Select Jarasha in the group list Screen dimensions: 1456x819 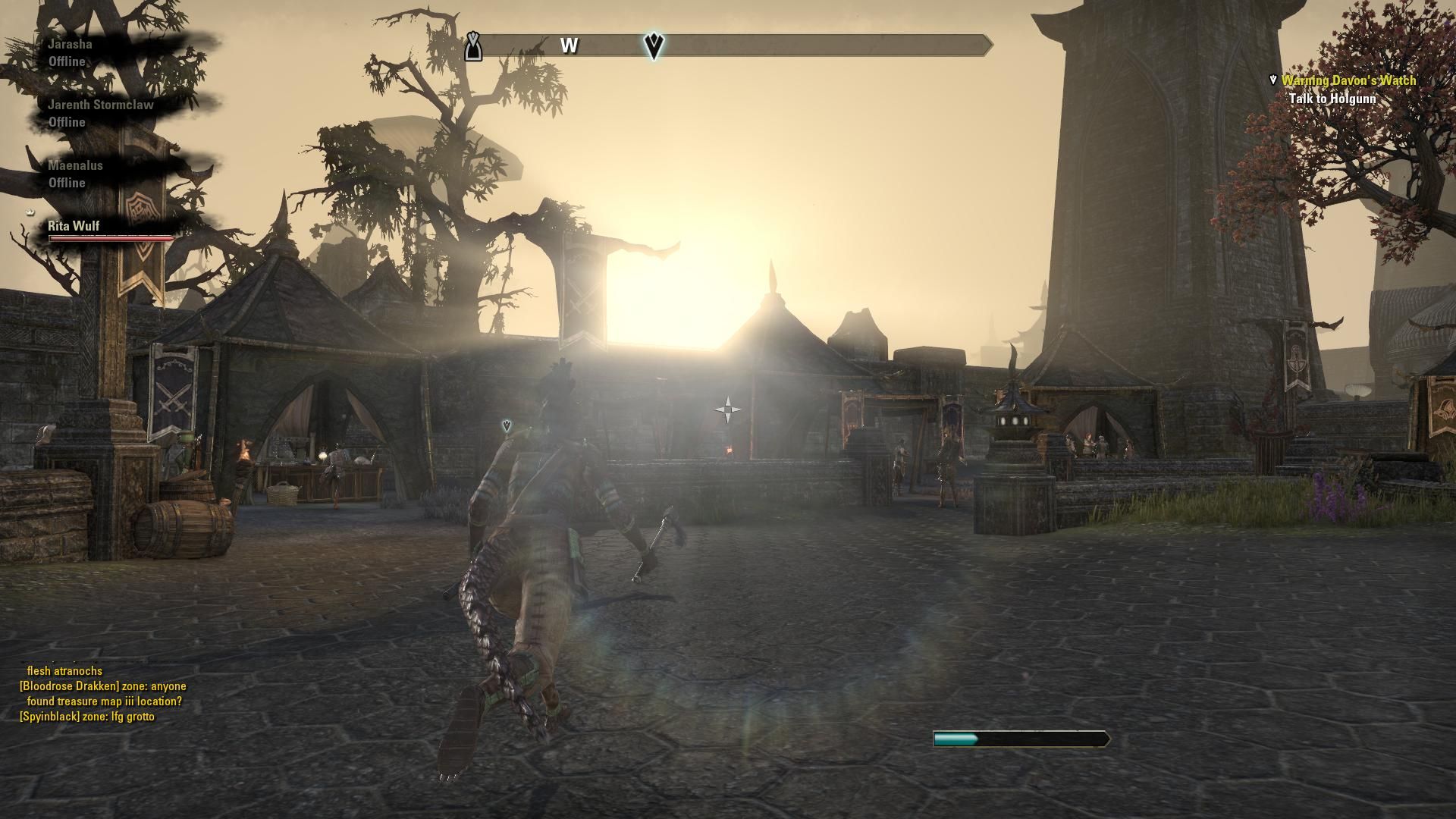(x=71, y=45)
